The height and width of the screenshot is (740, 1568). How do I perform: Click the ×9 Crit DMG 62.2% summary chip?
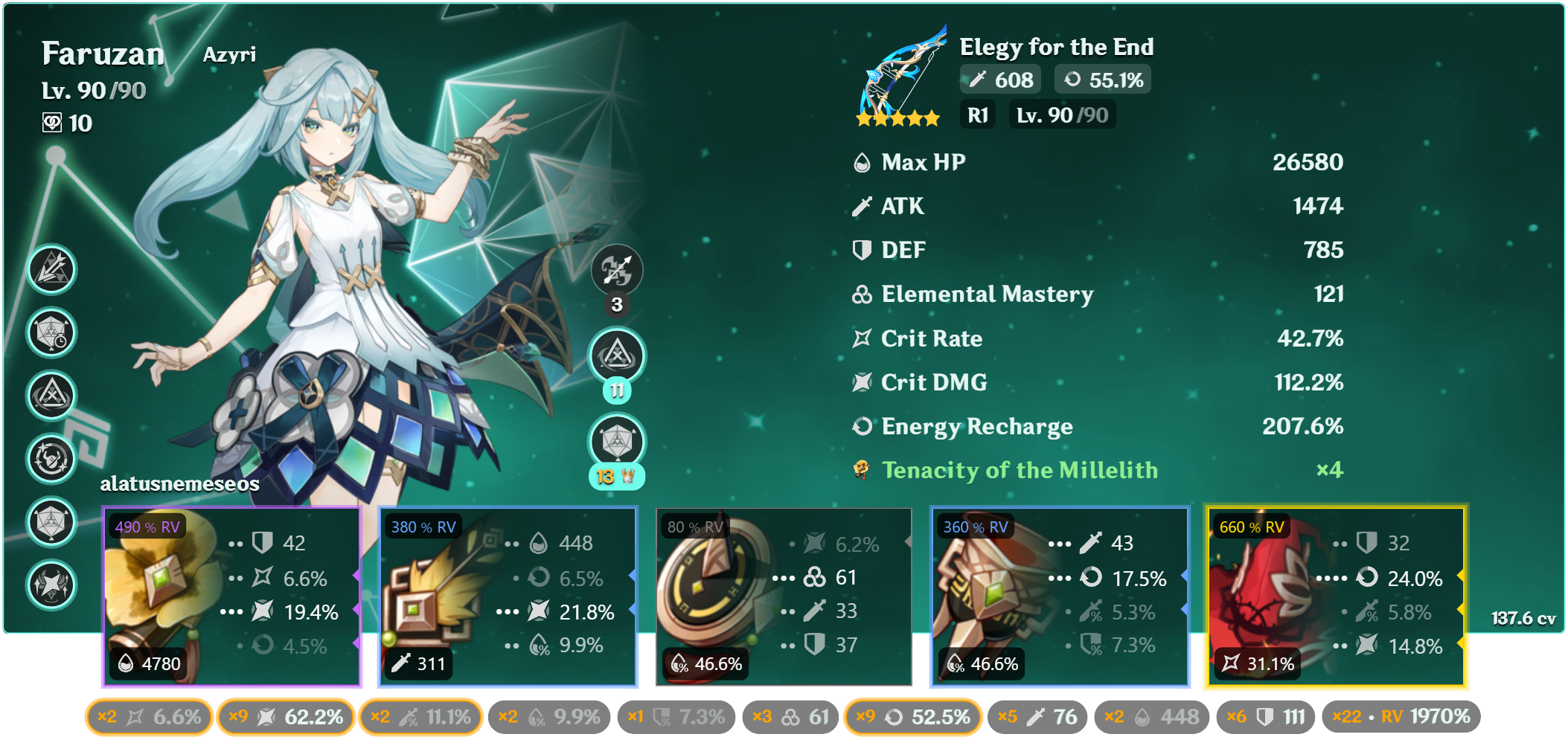(x=285, y=716)
